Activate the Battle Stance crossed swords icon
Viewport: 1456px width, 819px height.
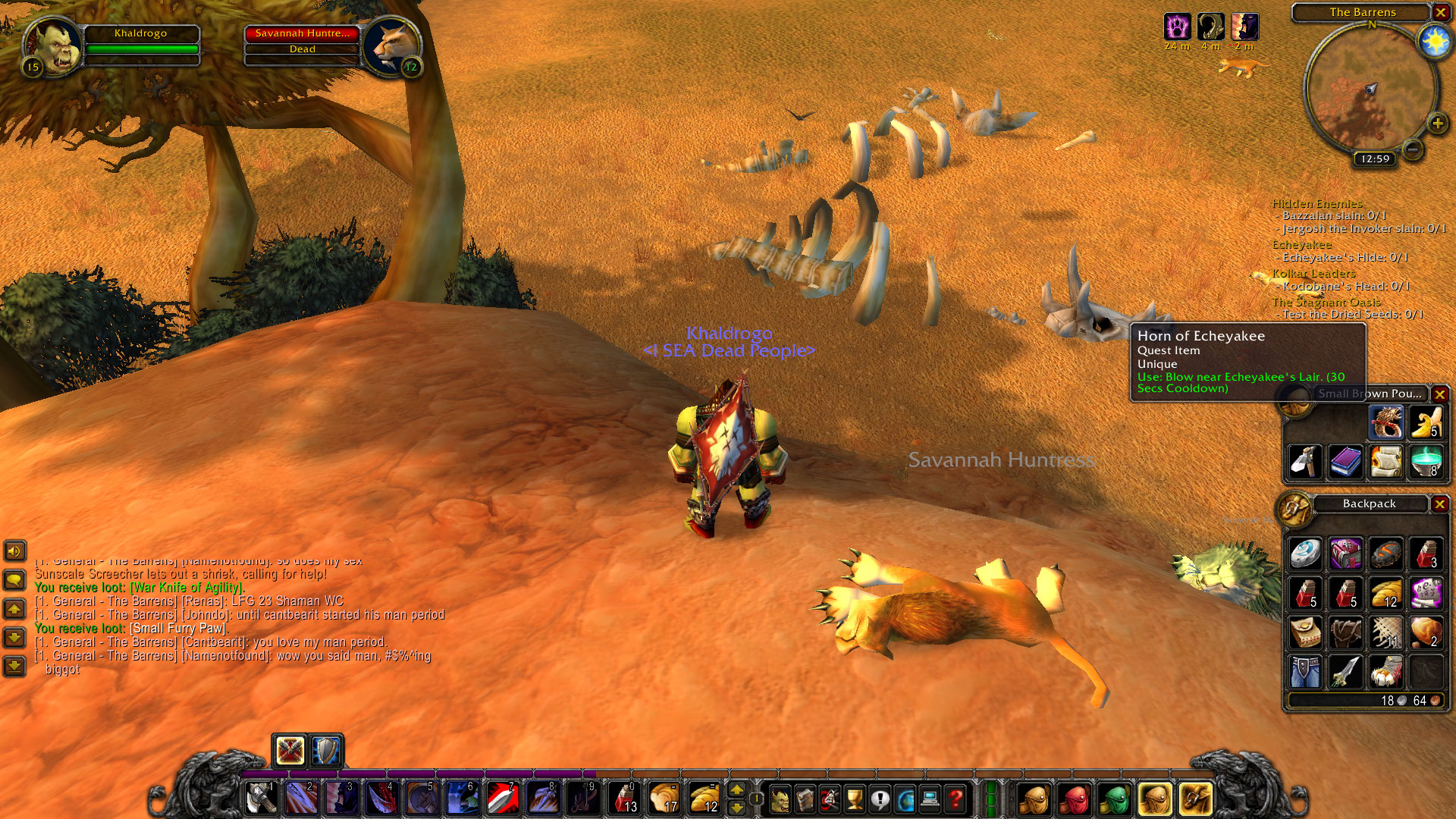290,751
